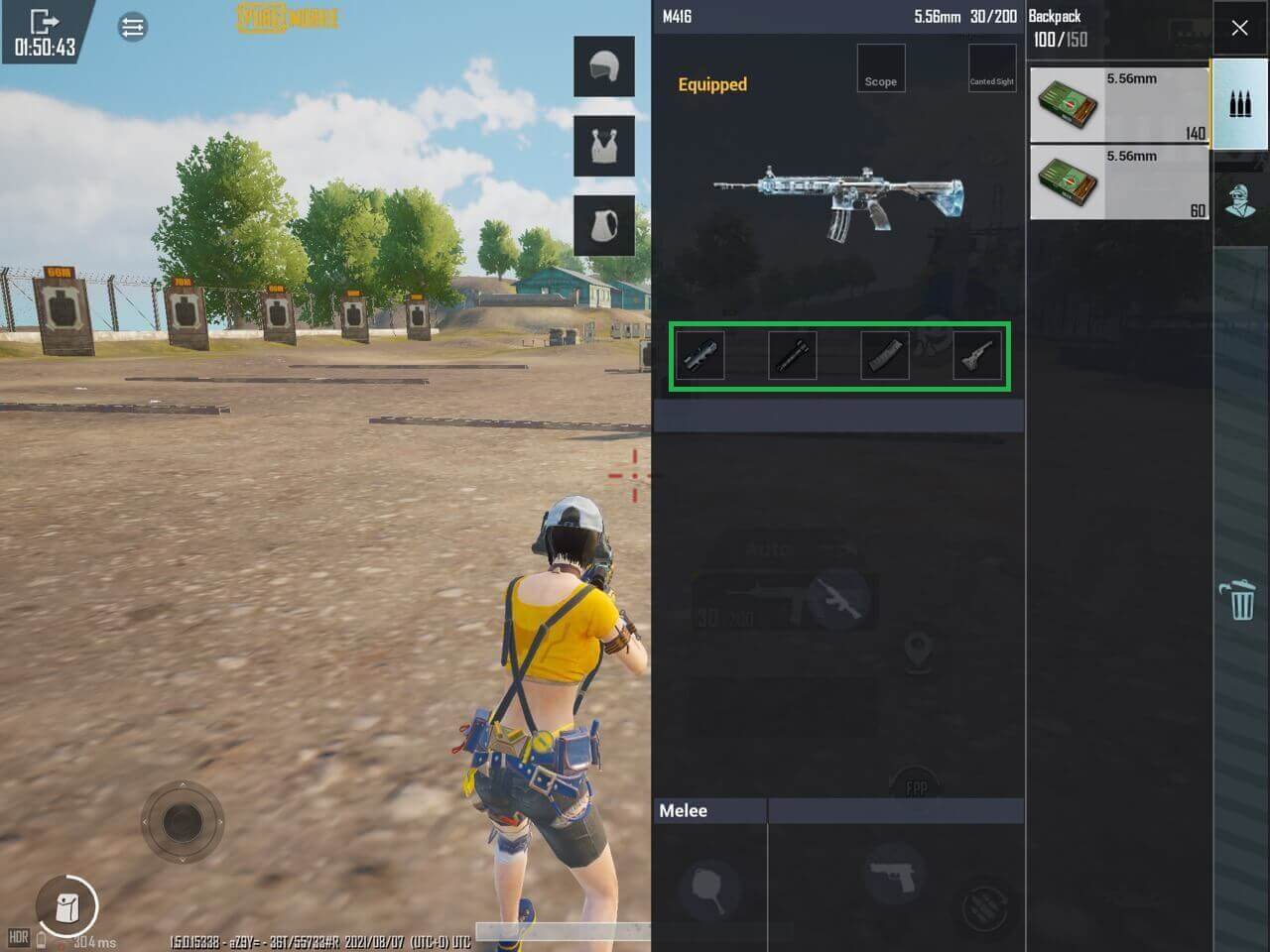Tap the empty Canted Sight slot
The width and height of the screenshot is (1270, 952).
click(x=991, y=68)
